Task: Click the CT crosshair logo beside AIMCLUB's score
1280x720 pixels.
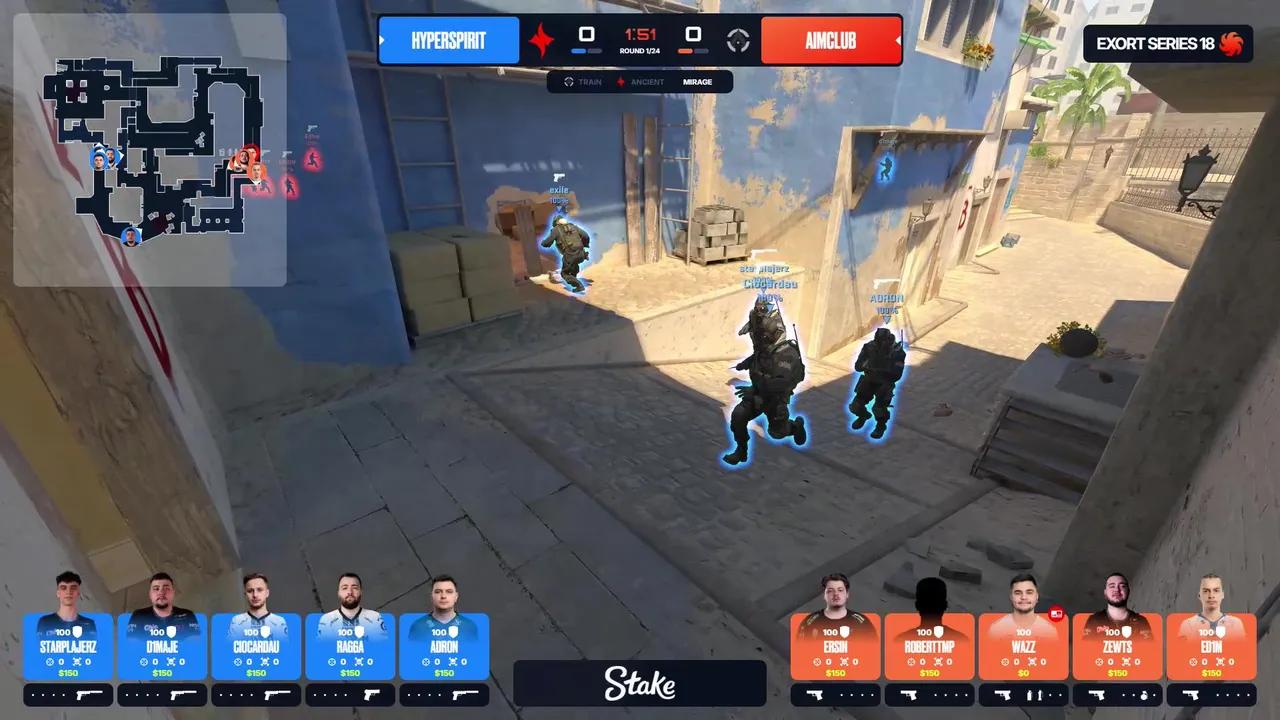Action: point(737,40)
